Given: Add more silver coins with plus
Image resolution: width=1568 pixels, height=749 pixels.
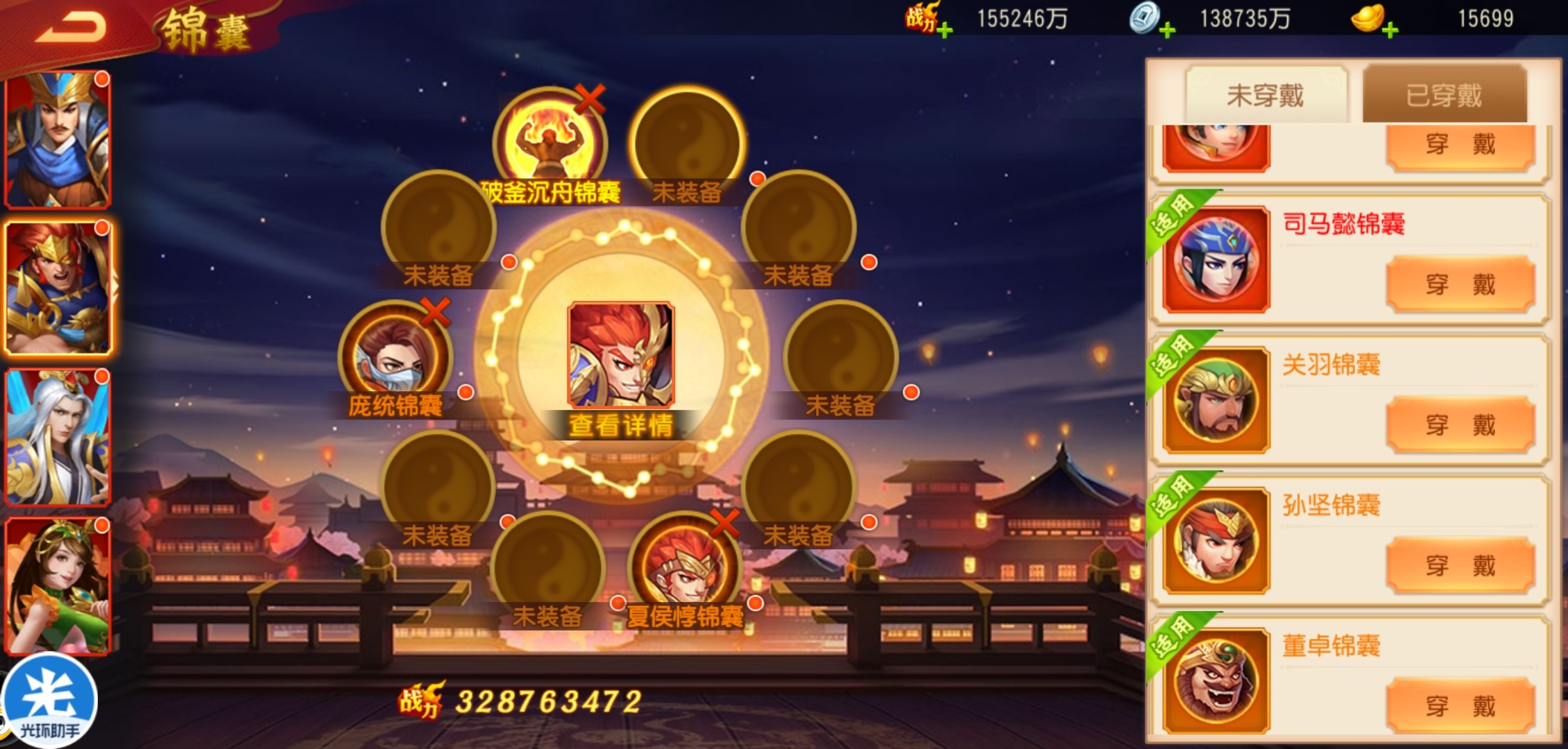Looking at the screenshot, I should pos(1167,30).
